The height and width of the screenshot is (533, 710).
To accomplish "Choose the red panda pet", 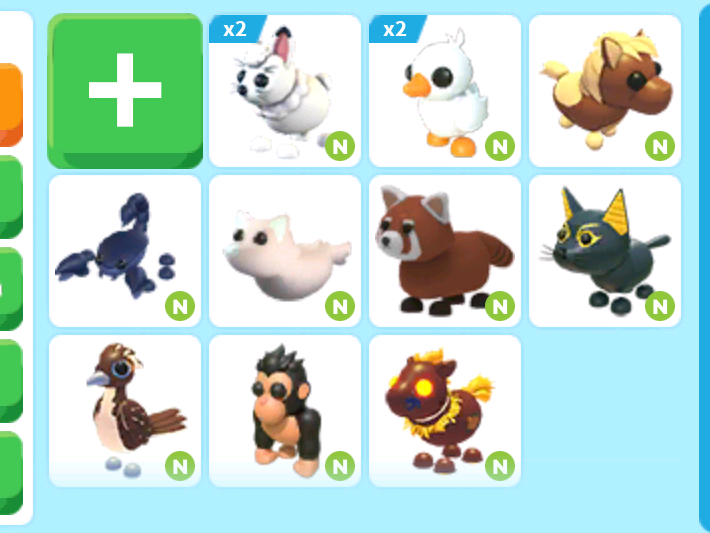I will click(445, 251).
